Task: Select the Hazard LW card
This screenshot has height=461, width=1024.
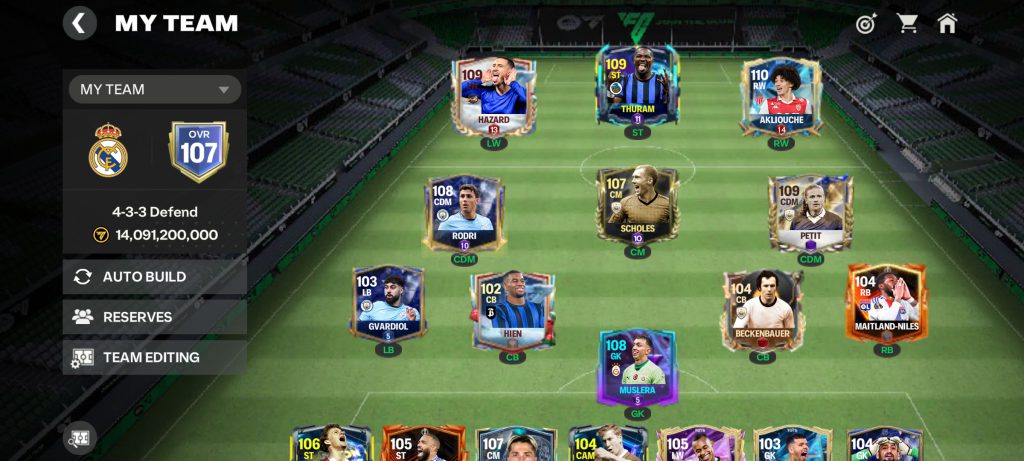Action: pyautogui.click(x=493, y=96)
